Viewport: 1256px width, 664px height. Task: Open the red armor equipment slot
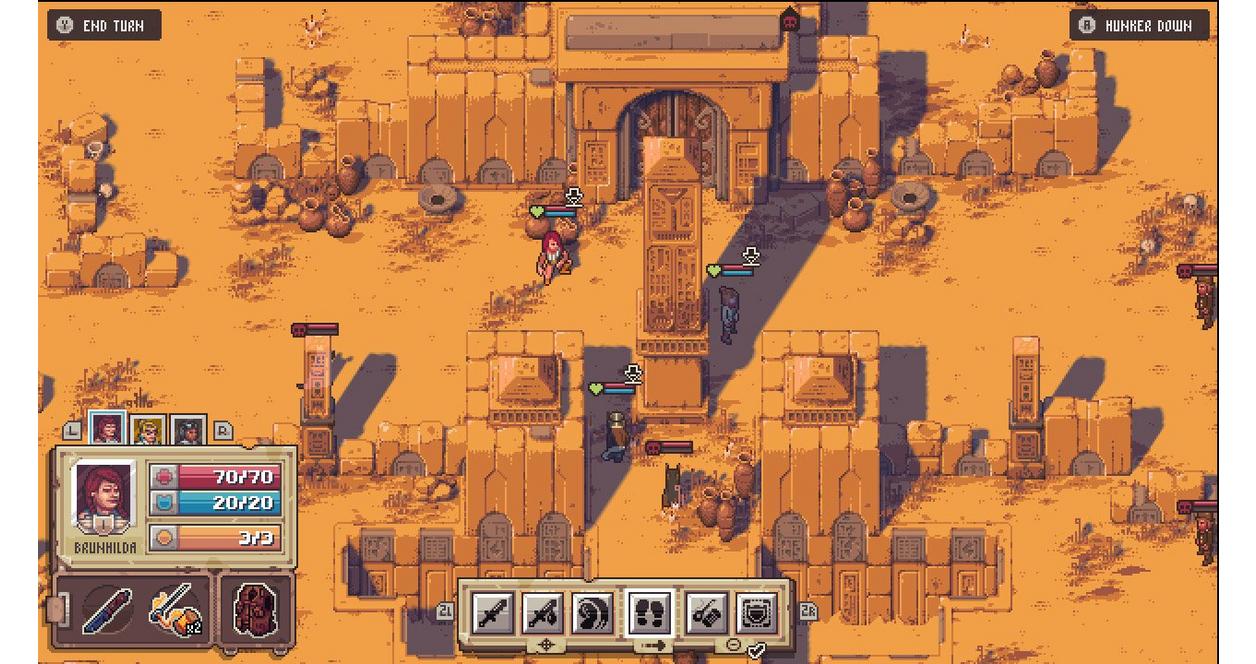coord(254,609)
